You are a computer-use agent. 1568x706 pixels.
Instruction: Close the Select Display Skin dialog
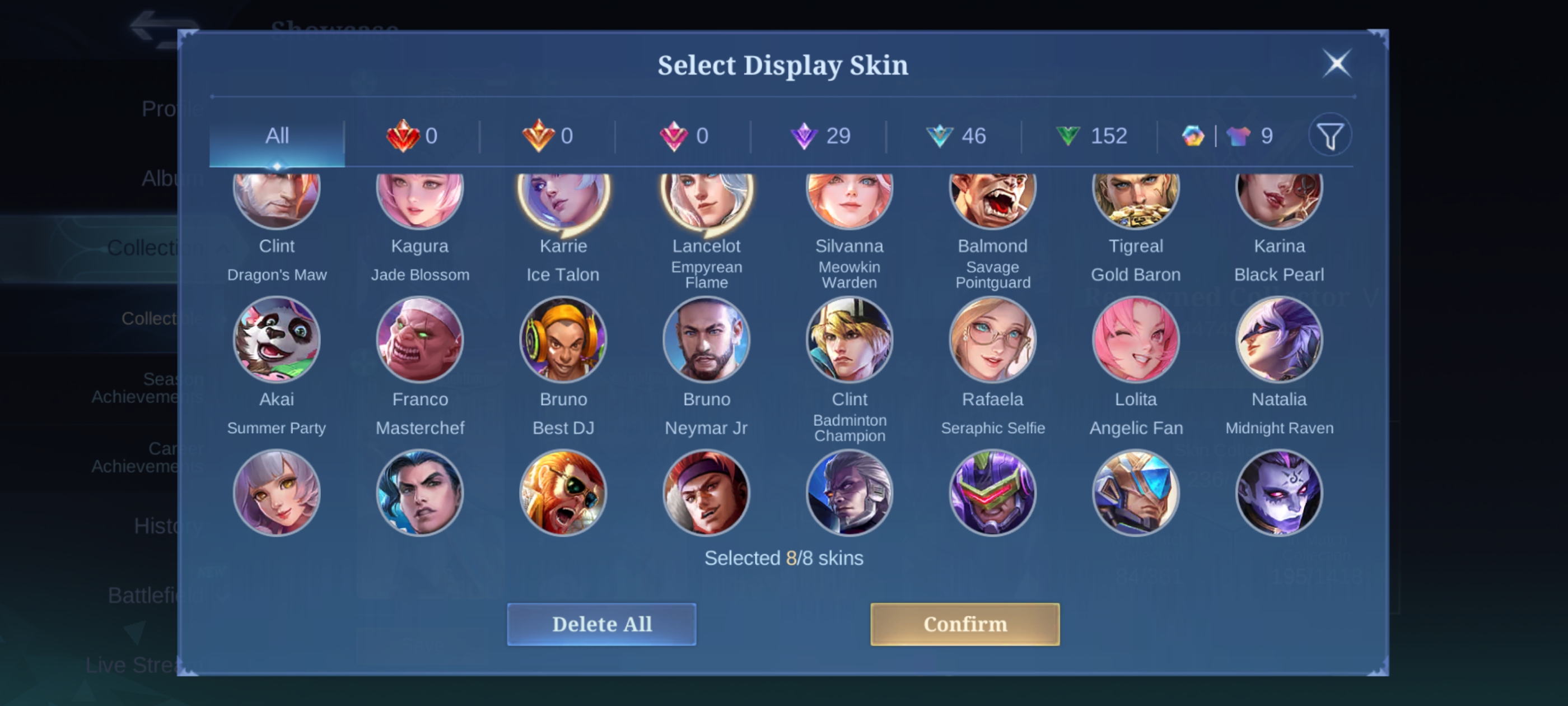[1337, 63]
